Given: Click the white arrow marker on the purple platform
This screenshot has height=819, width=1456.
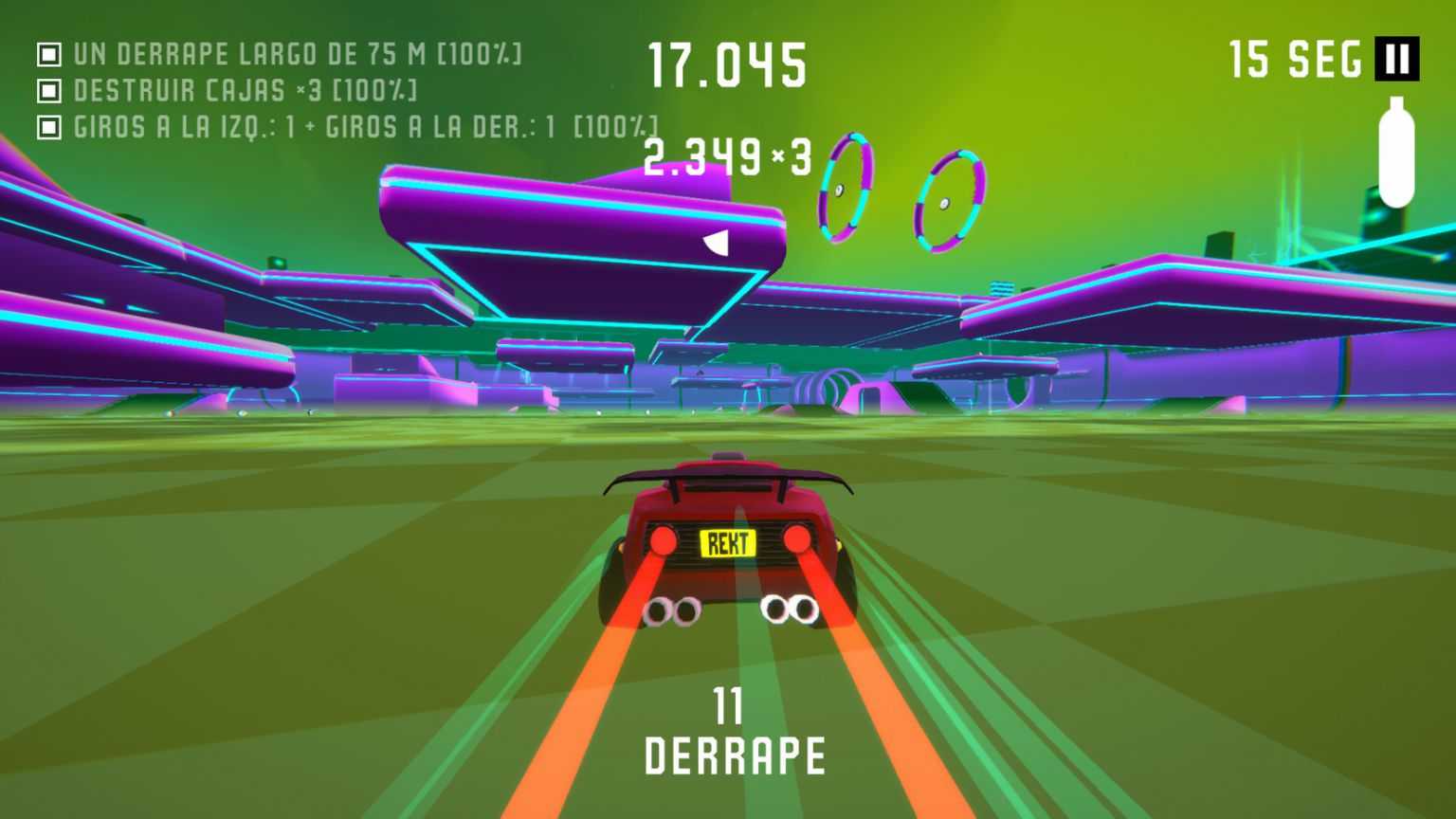Looking at the screenshot, I should point(717,241).
